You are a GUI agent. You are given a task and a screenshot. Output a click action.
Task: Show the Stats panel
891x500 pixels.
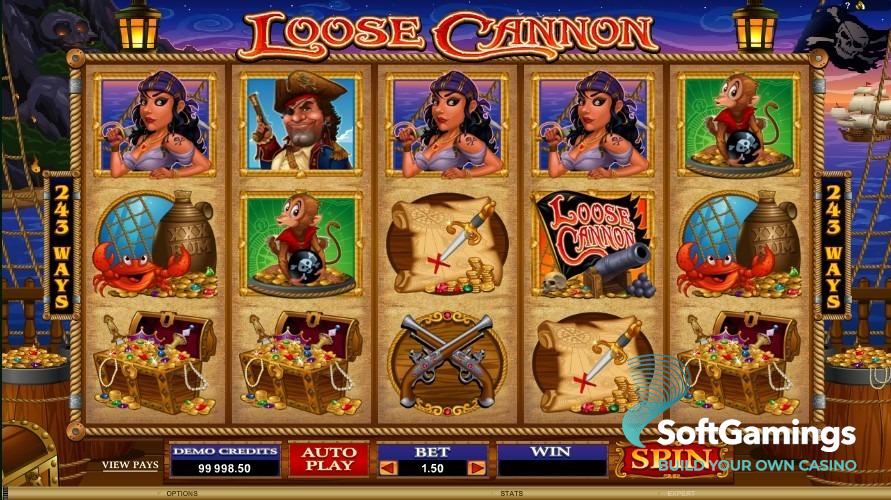tap(512, 494)
